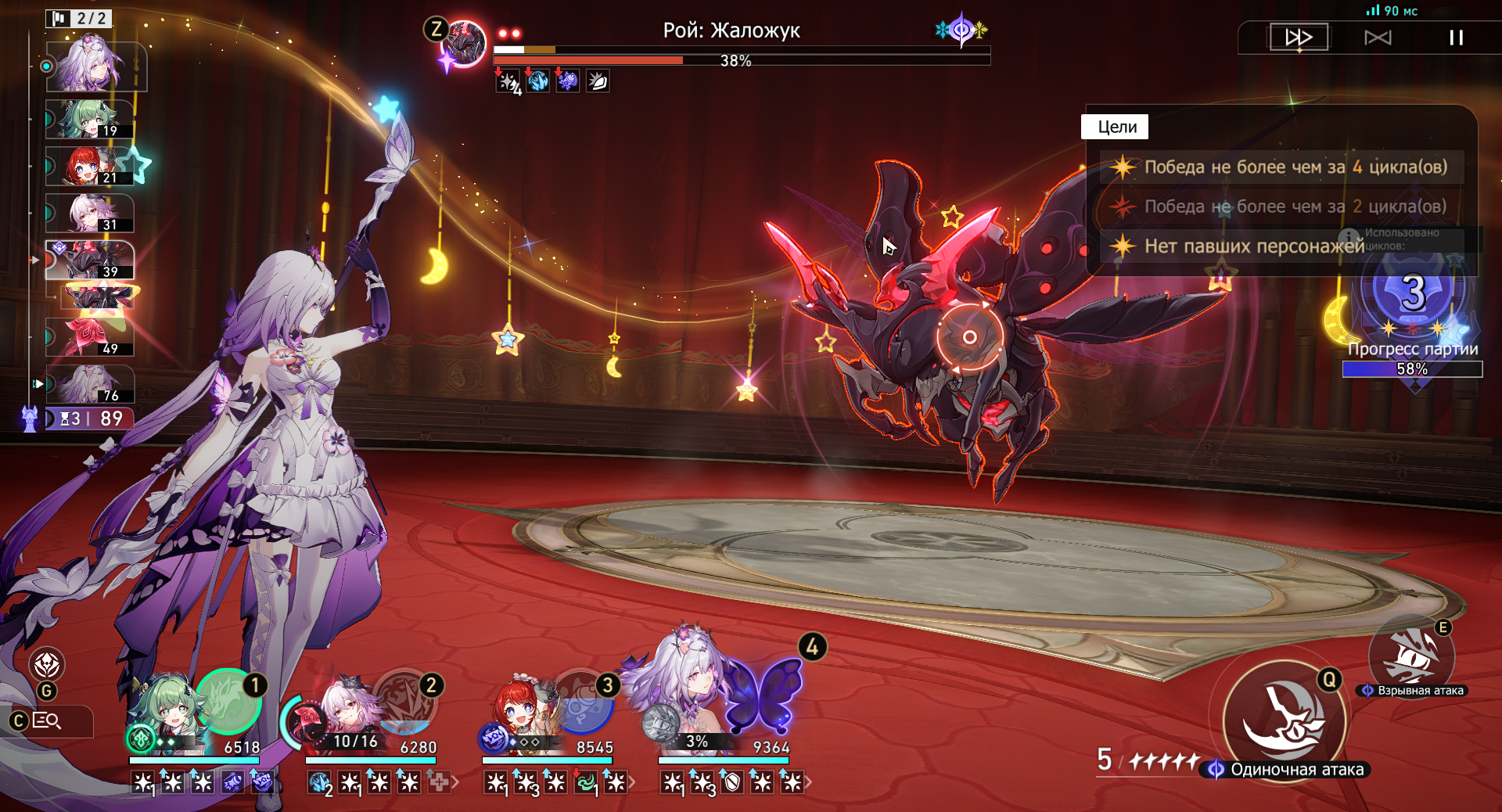Toggle the double-speed battle button

point(1299,37)
